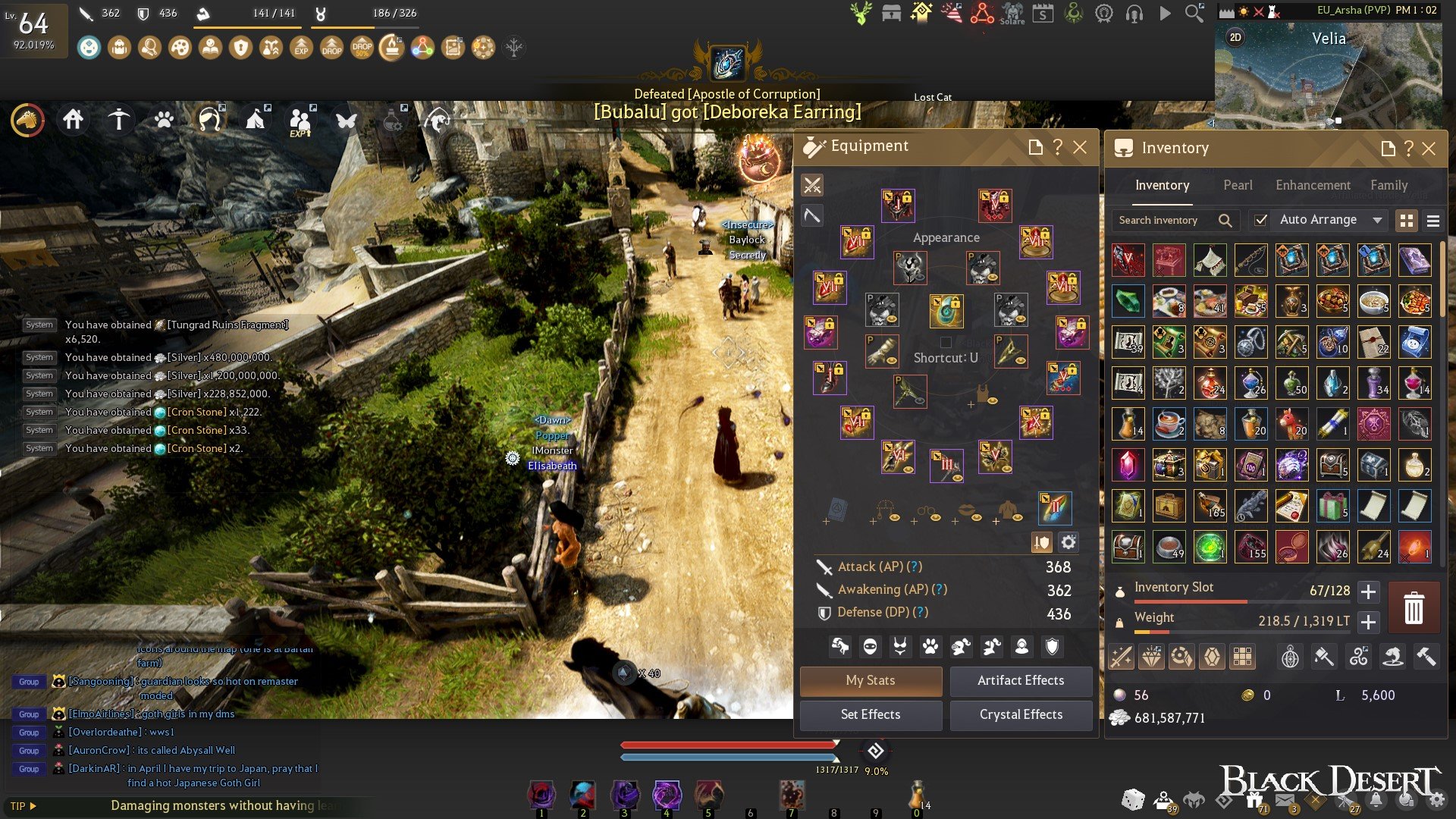Increase weight limit with plus button
This screenshot has height=819, width=1456.
click(x=1368, y=622)
